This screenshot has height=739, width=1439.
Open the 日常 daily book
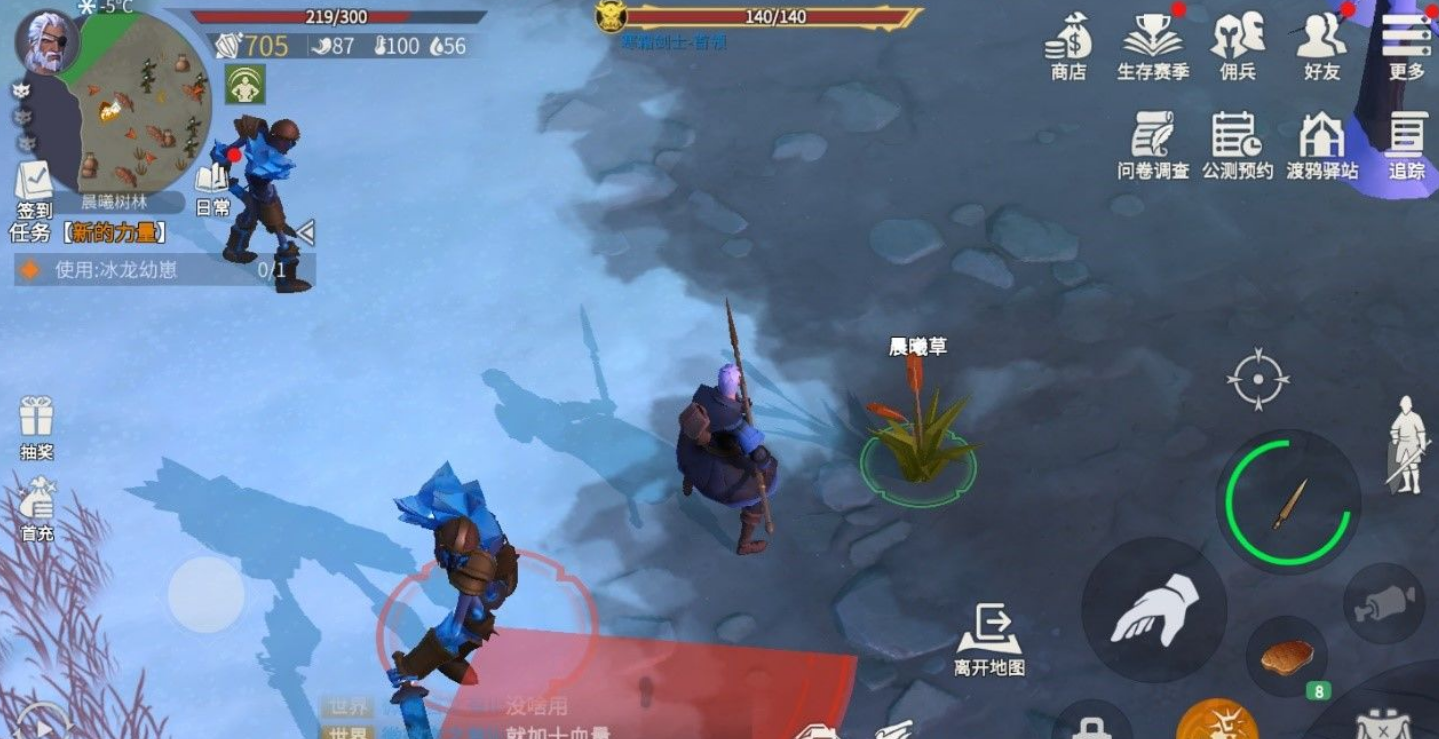pos(212,189)
